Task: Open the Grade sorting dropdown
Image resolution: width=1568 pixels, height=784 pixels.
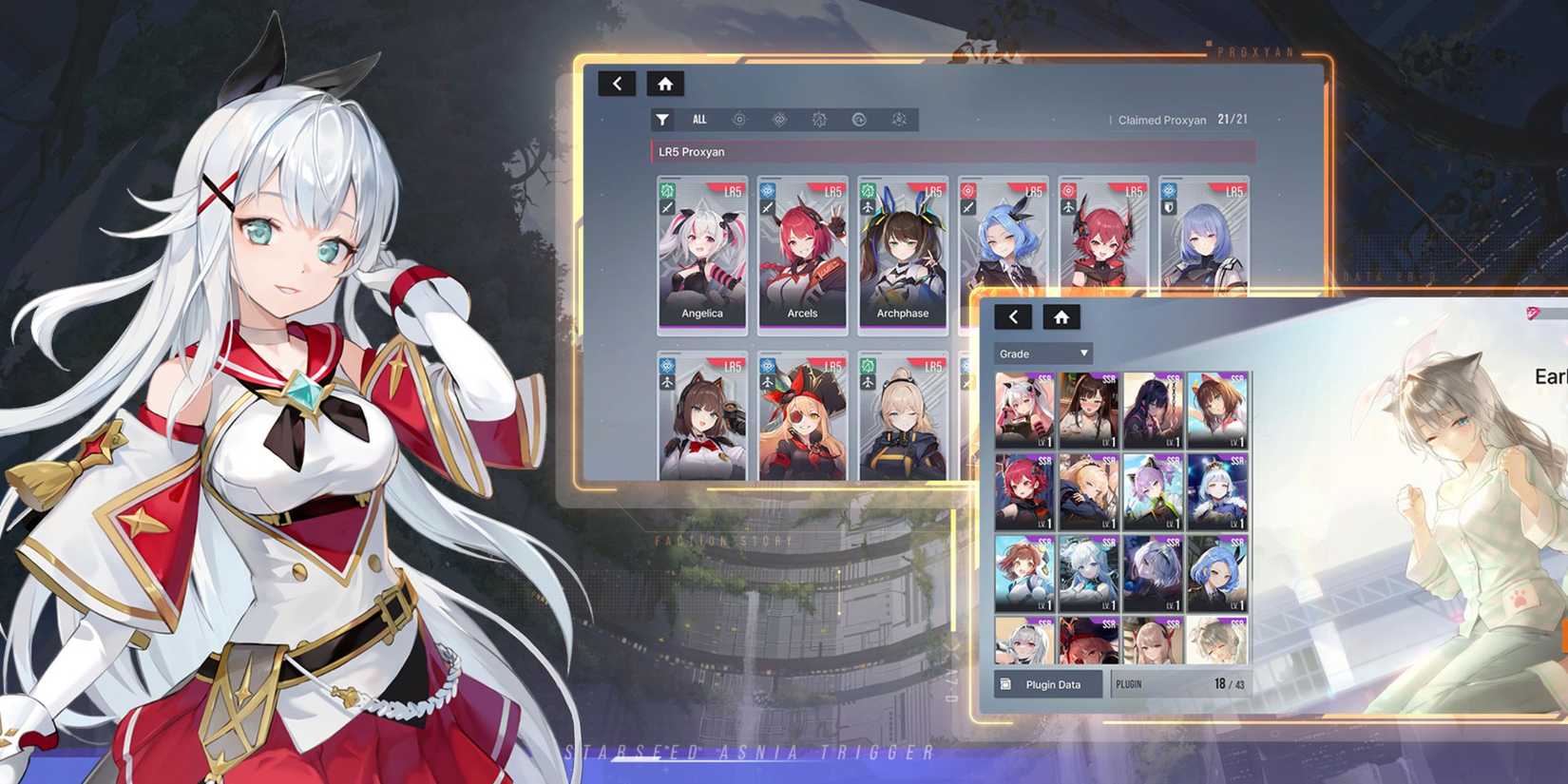Action: [1041, 353]
